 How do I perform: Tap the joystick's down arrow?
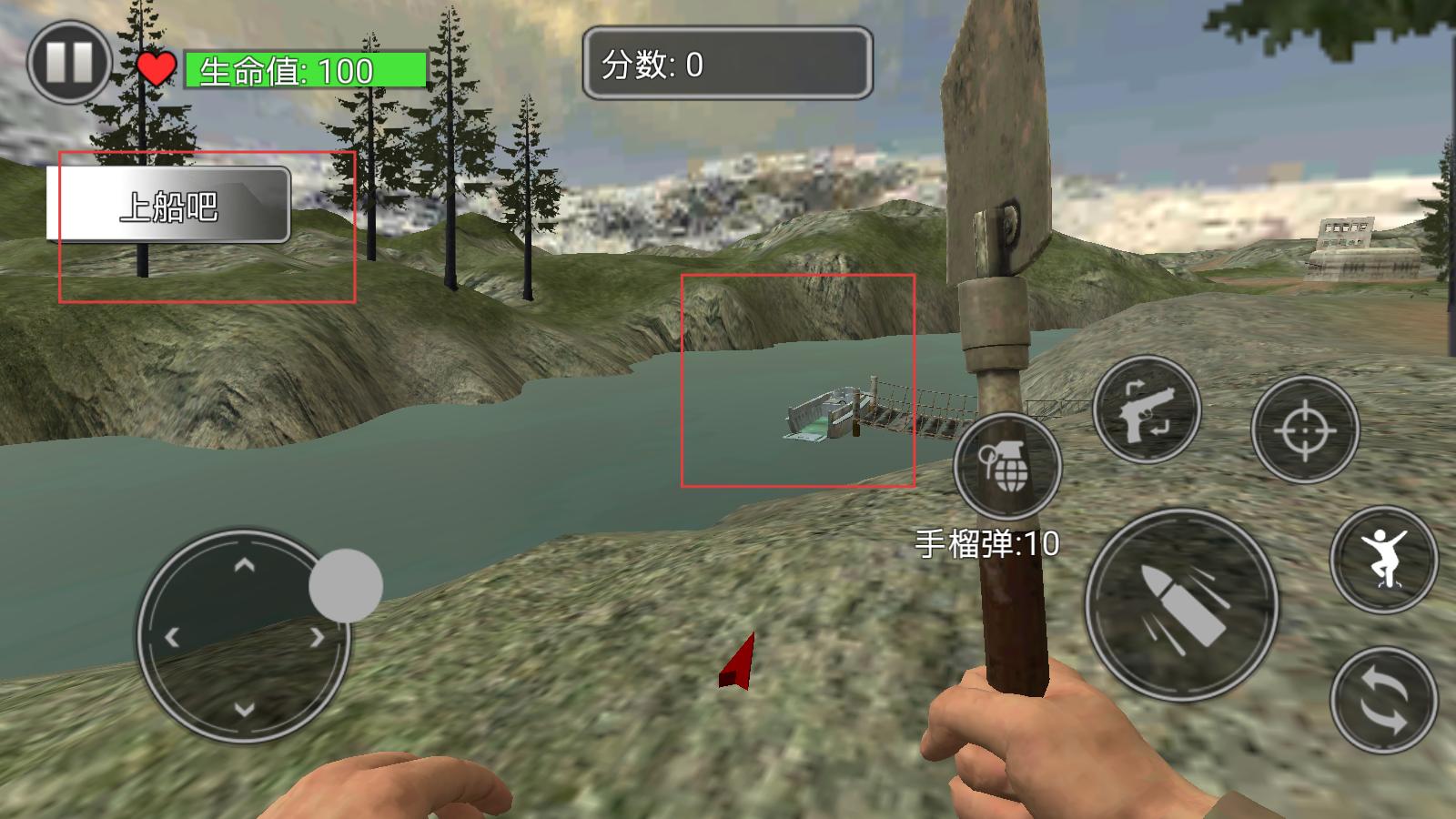click(244, 708)
